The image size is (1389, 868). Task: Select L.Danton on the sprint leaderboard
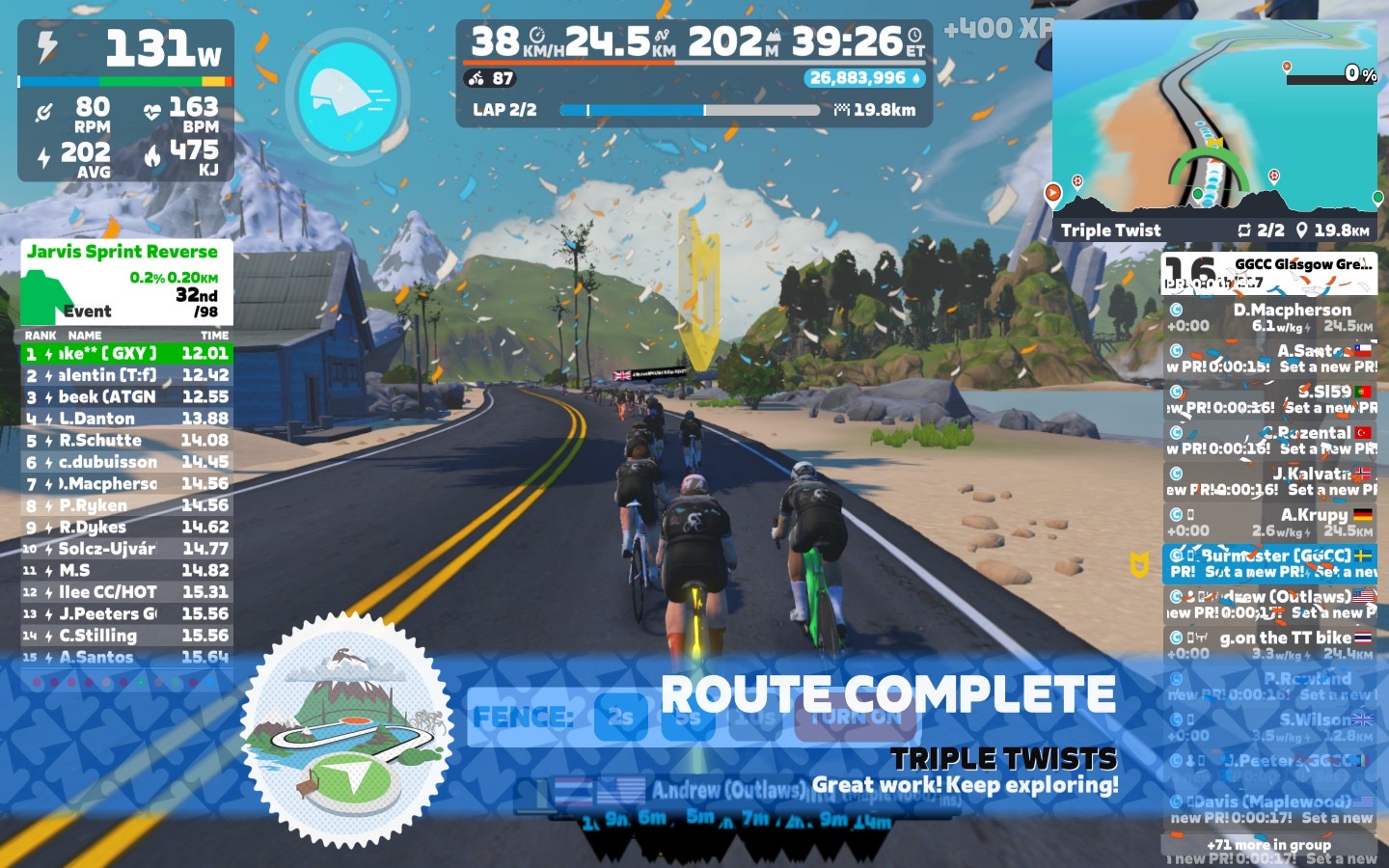click(126, 419)
